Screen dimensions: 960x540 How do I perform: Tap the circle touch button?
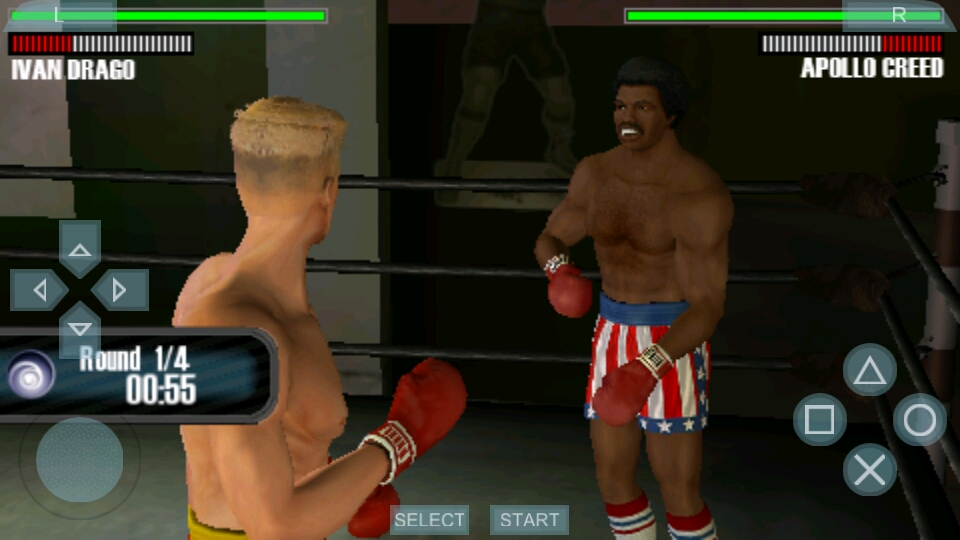[x=919, y=420]
